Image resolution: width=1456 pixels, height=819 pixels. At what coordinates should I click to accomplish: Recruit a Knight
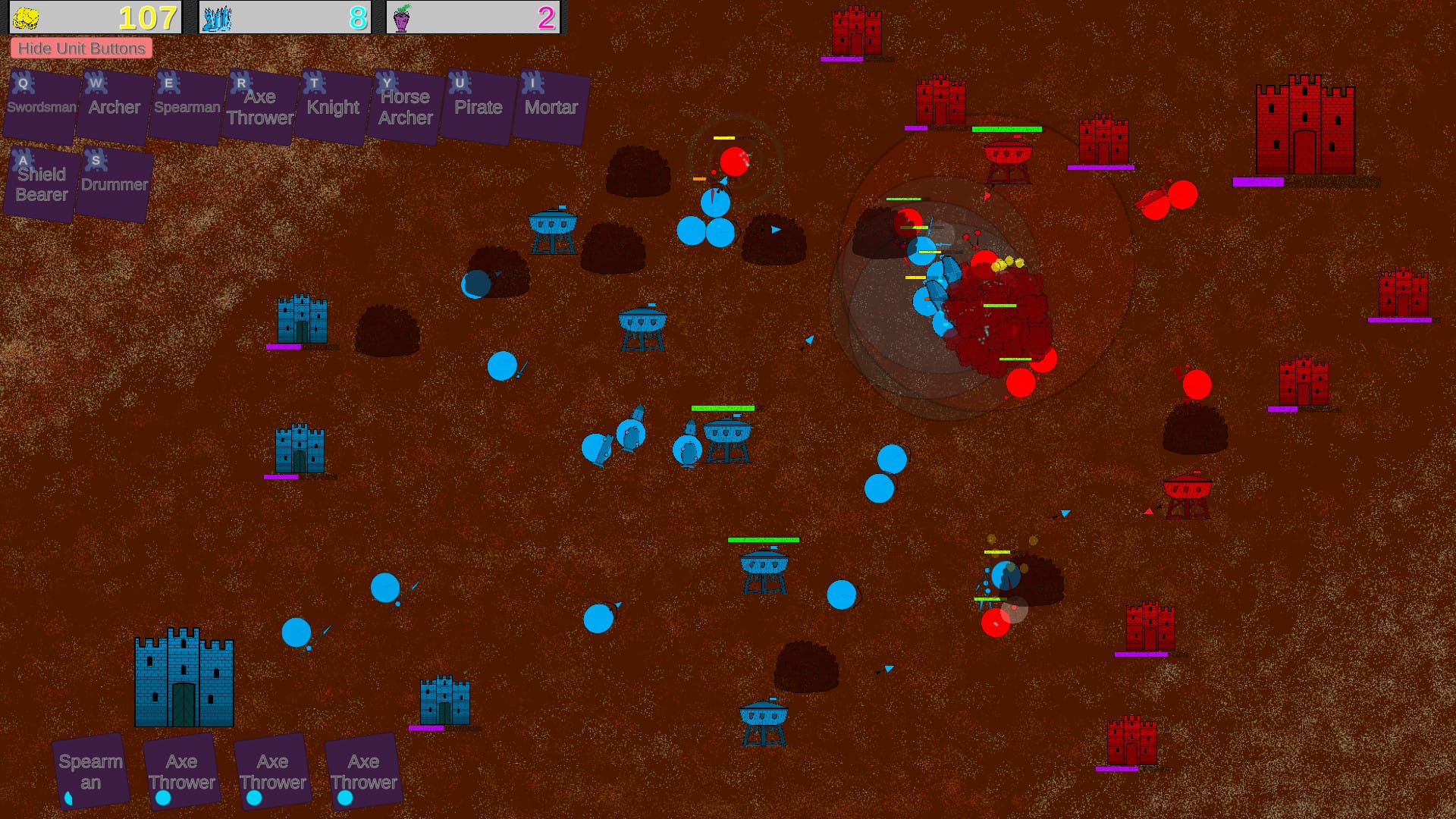click(333, 107)
